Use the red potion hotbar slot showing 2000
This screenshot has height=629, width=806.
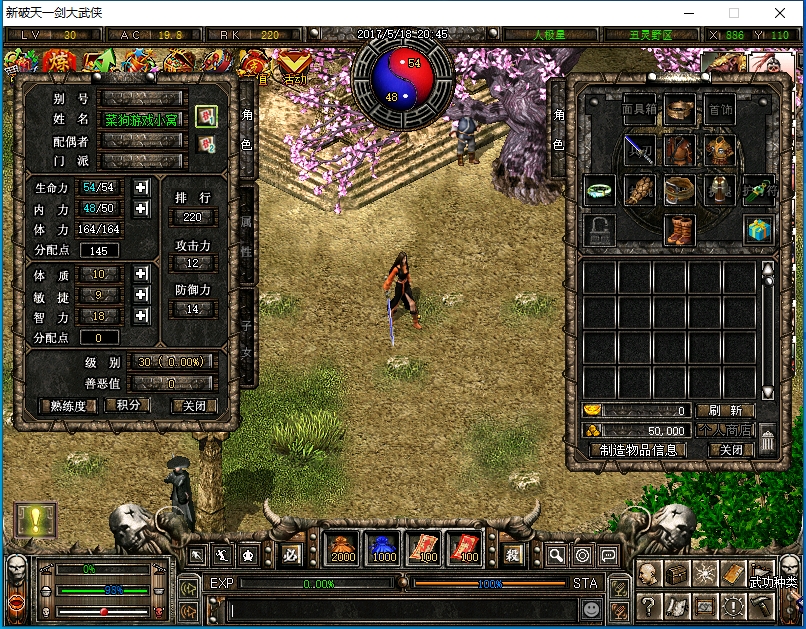point(344,548)
